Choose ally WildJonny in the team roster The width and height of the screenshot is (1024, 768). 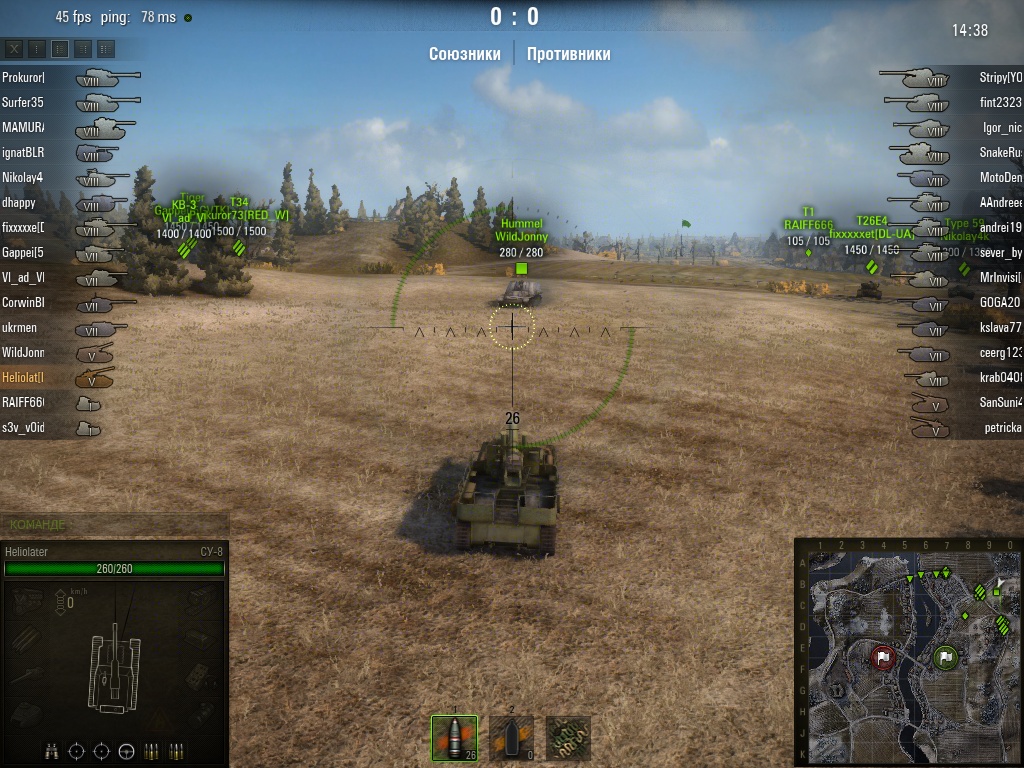(23, 352)
